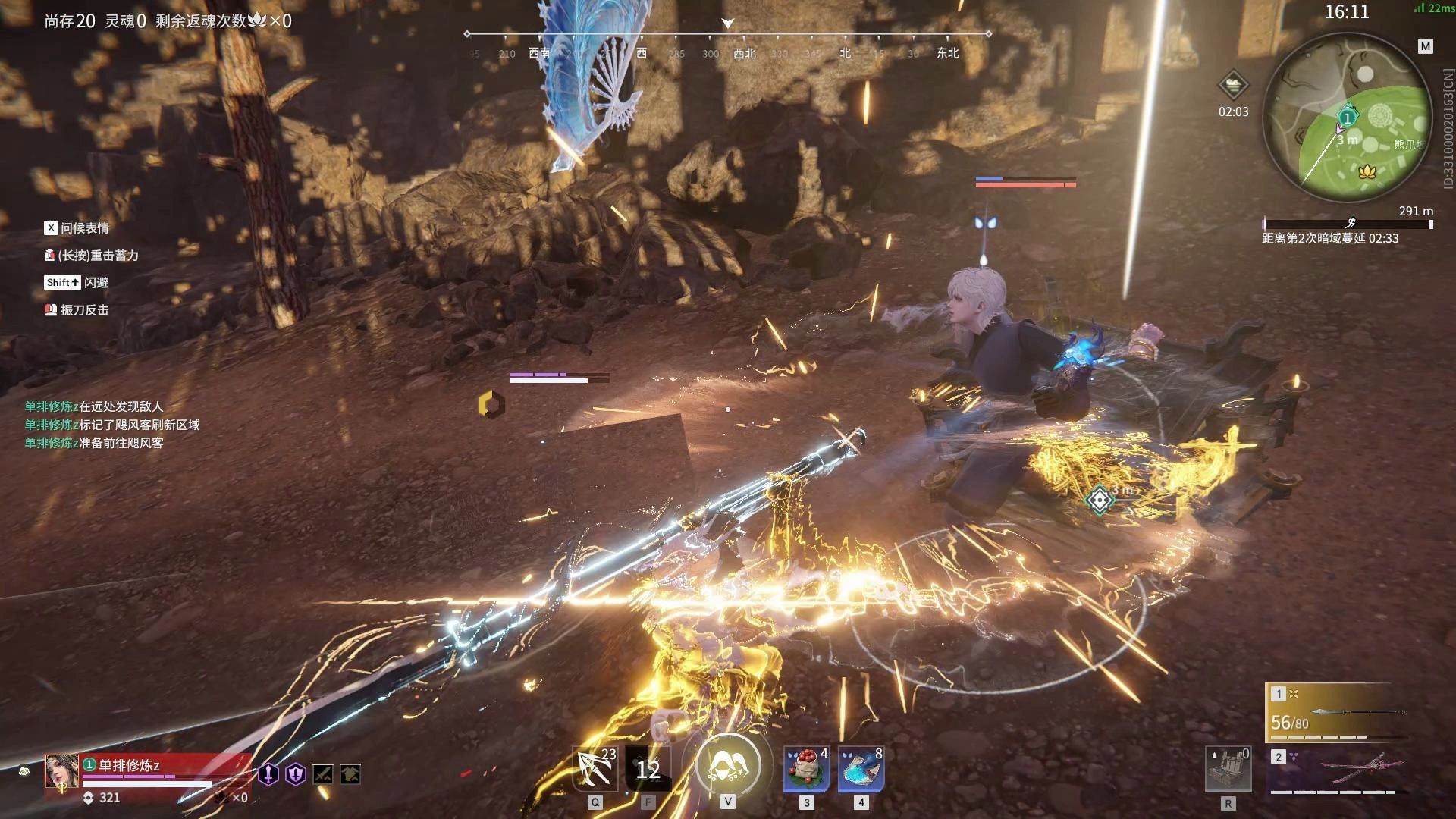Select the purple sword buff icon
The width and height of the screenshot is (1456, 819).
pos(268,774)
